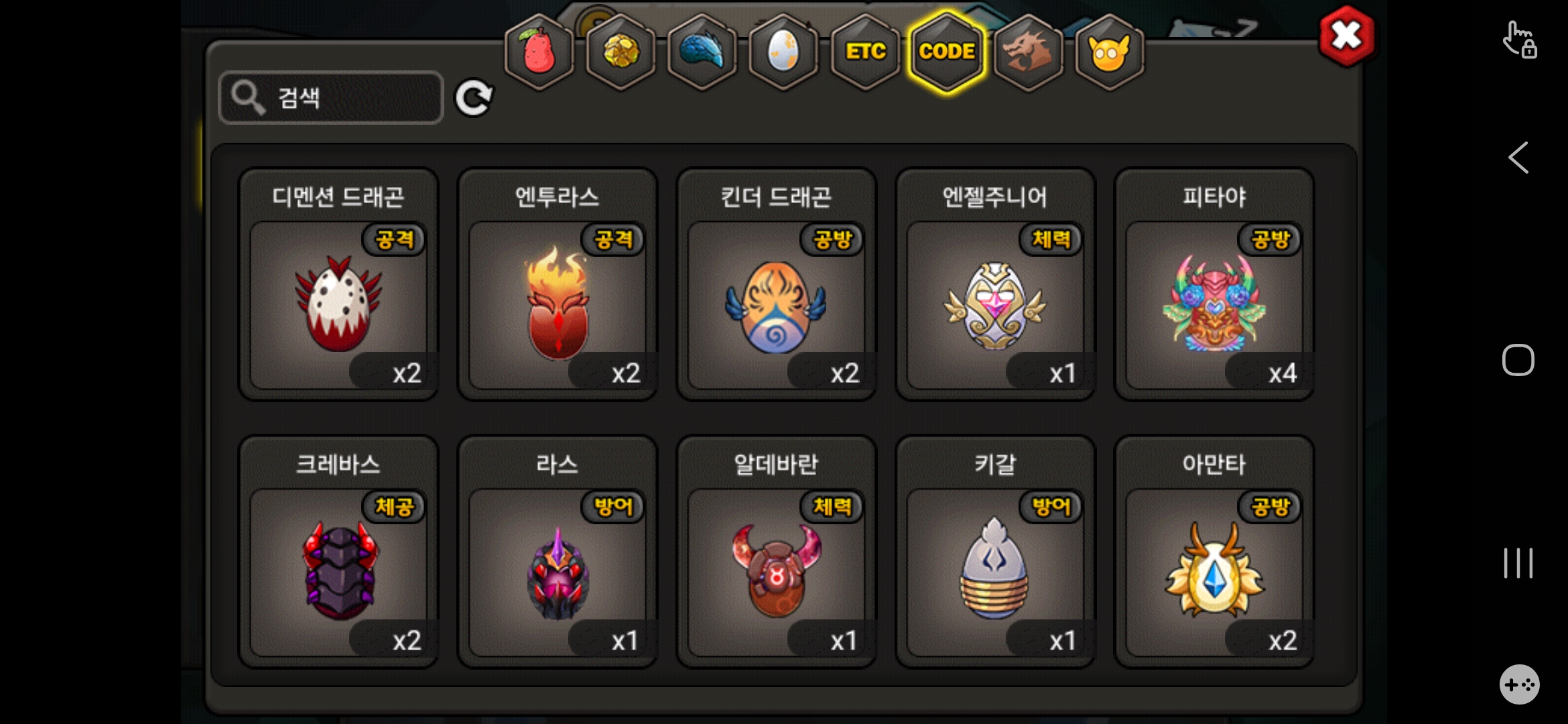
Task: Switch to the ETC tab
Action: (865, 52)
